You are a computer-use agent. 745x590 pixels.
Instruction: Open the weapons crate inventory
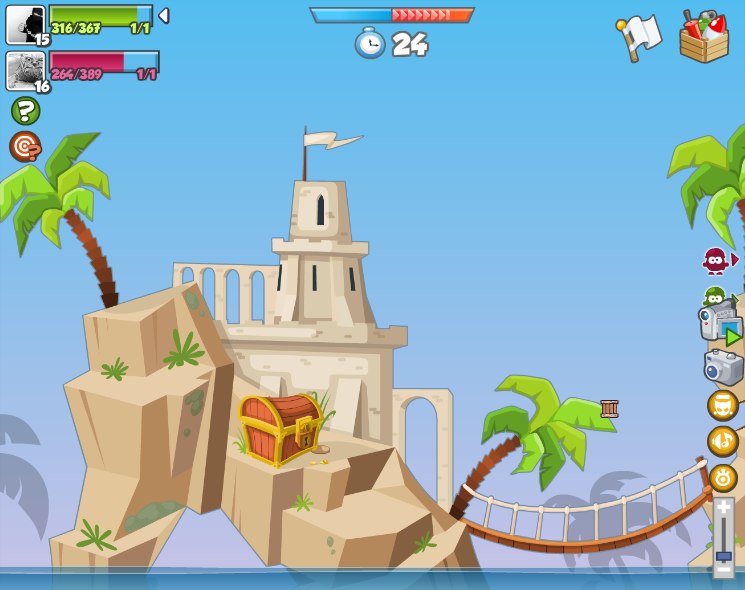click(x=704, y=38)
